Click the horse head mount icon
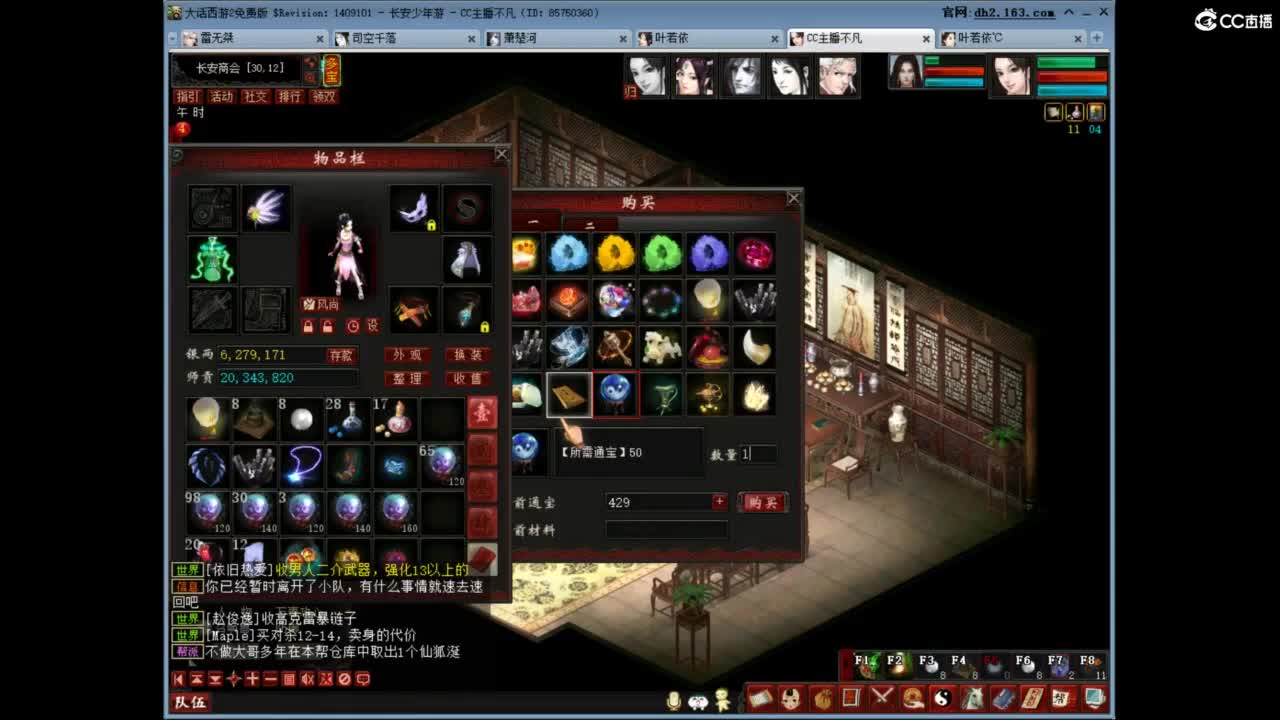The image size is (1280, 720). (971, 698)
